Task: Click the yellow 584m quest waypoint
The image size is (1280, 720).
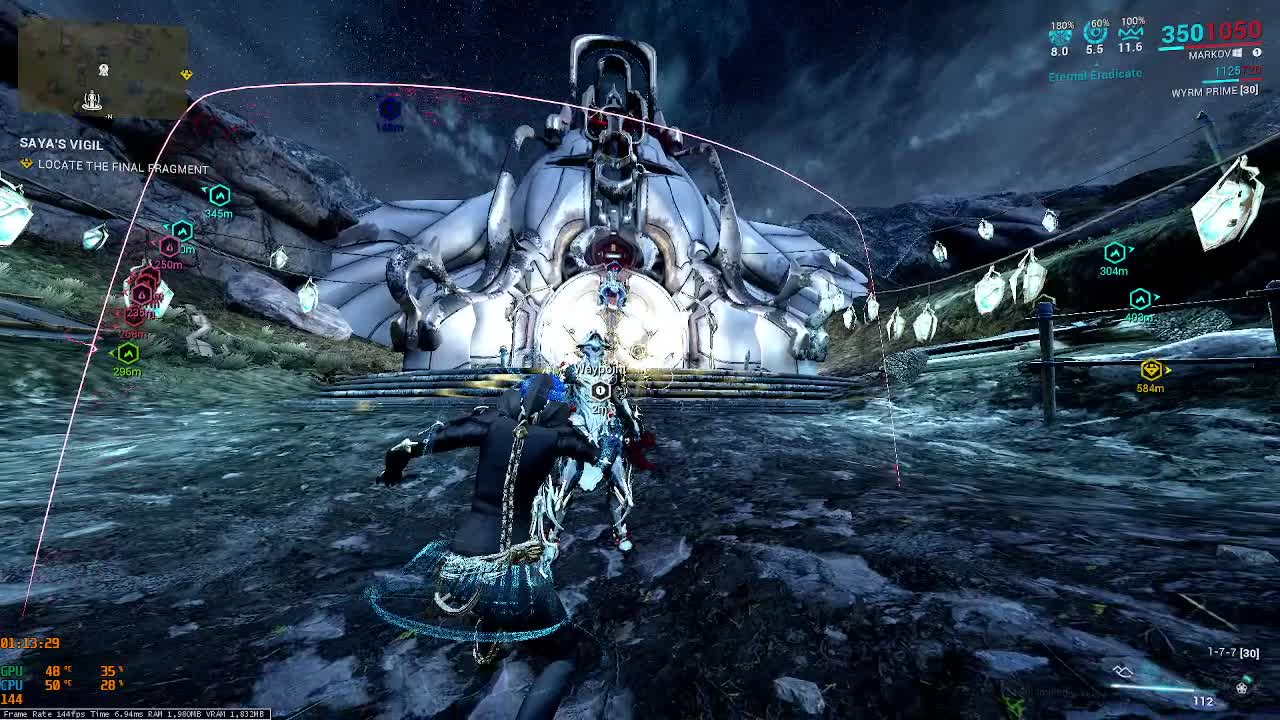Action: point(1151,371)
